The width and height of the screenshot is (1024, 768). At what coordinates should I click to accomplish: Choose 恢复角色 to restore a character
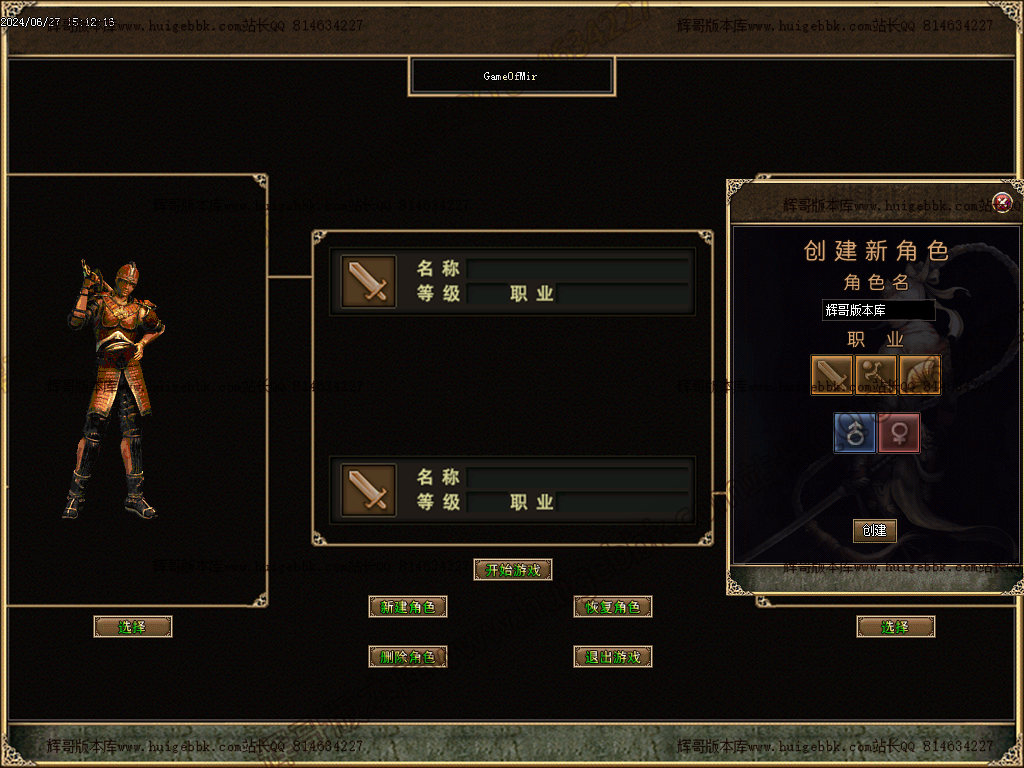coord(613,607)
